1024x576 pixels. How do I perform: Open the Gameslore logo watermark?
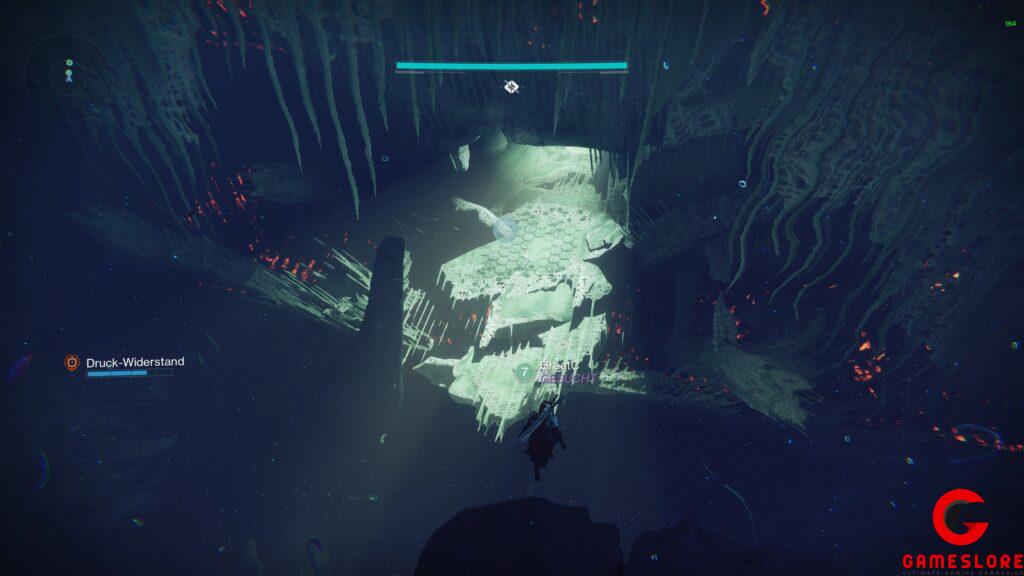[960, 530]
